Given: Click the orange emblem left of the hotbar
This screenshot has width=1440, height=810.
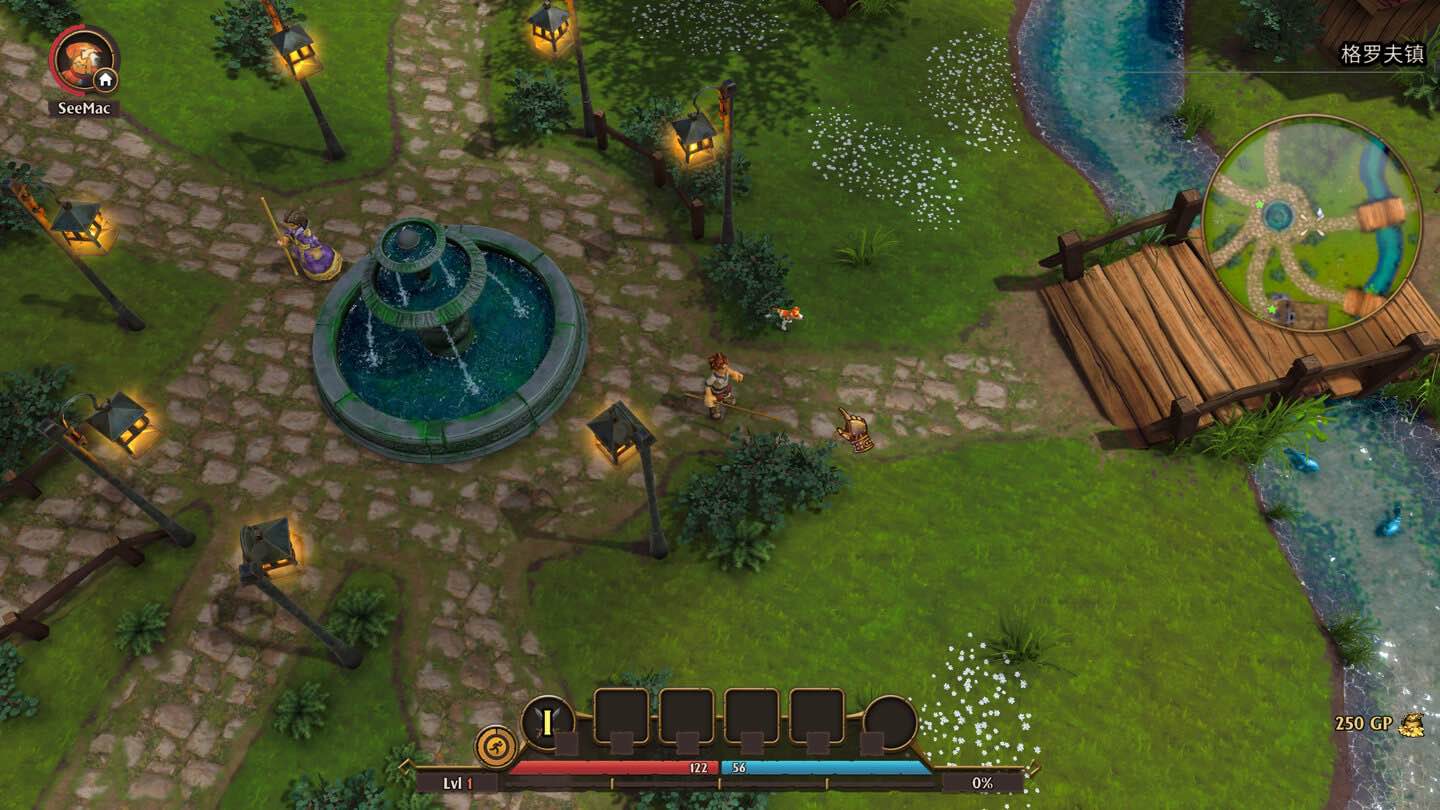Looking at the screenshot, I should tap(495, 744).
